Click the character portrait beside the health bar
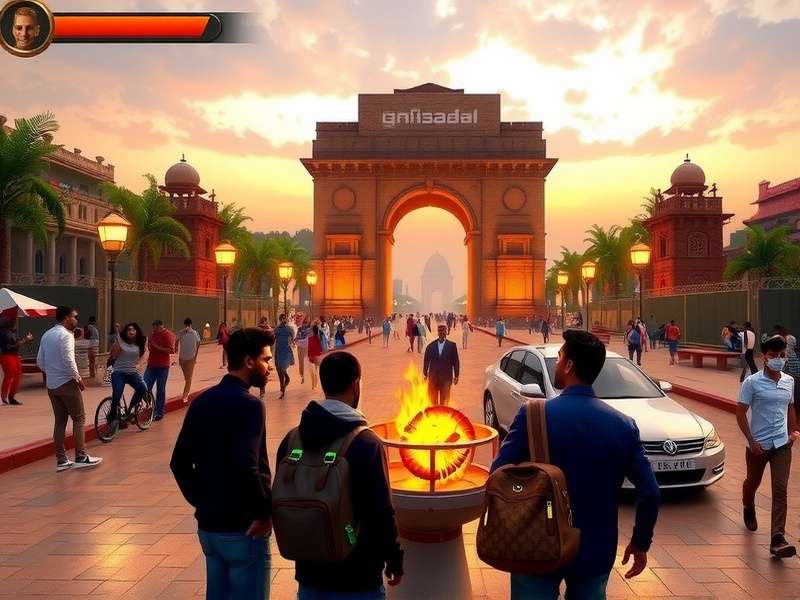 [x=25, y=27]
